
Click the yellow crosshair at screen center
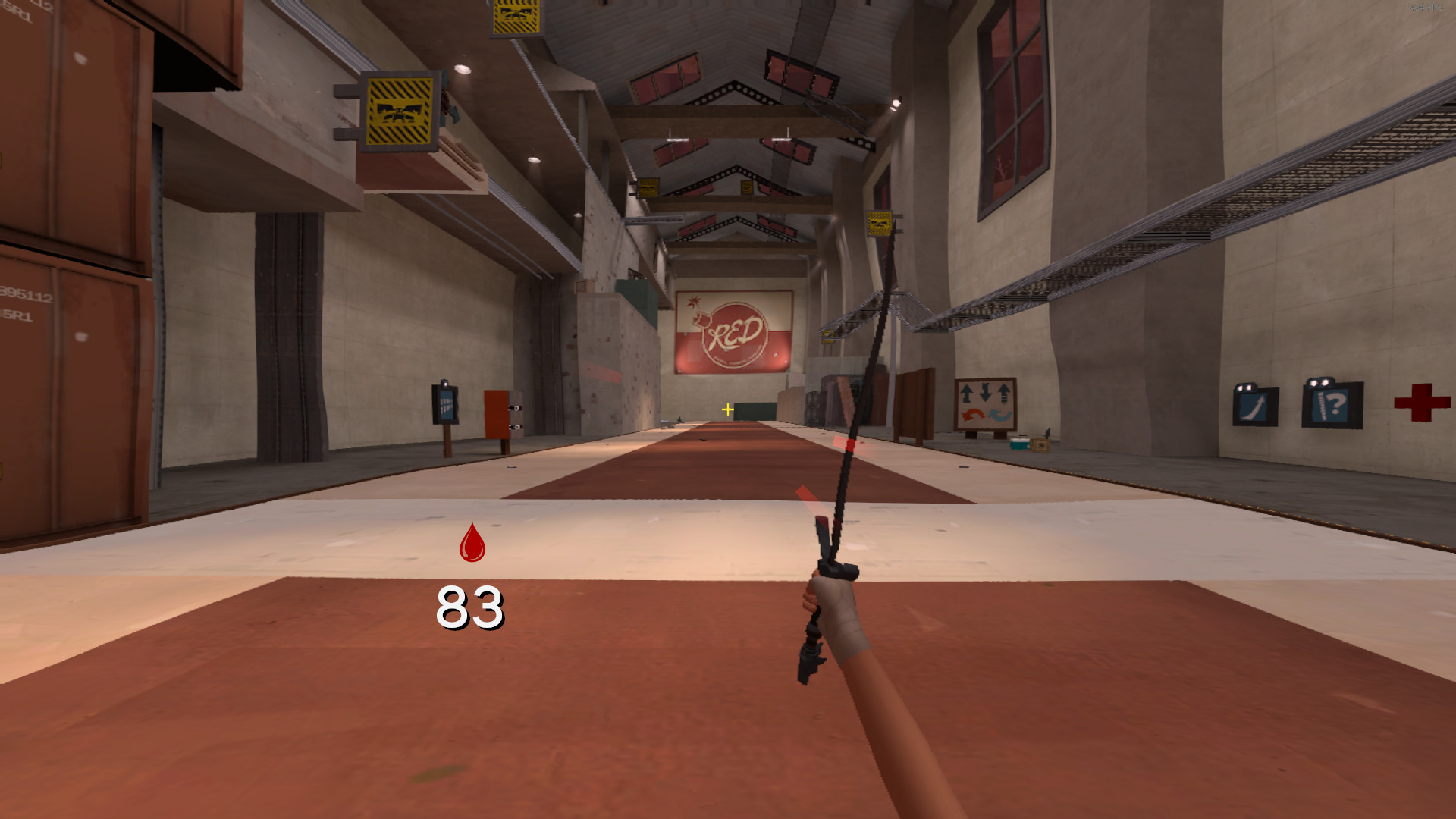pyautogui.click(x=726, y=409)
